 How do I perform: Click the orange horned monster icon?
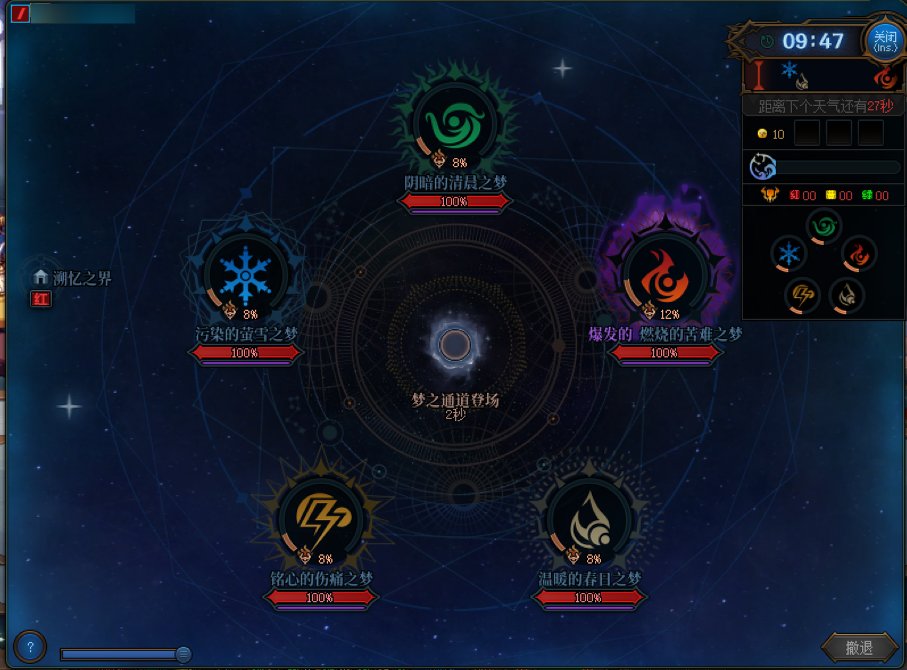(770, 196)
